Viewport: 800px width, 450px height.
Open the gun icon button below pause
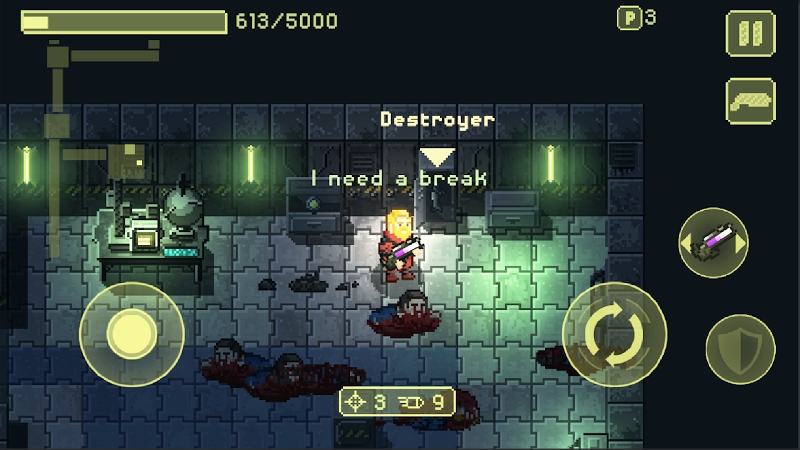(749, 101)
